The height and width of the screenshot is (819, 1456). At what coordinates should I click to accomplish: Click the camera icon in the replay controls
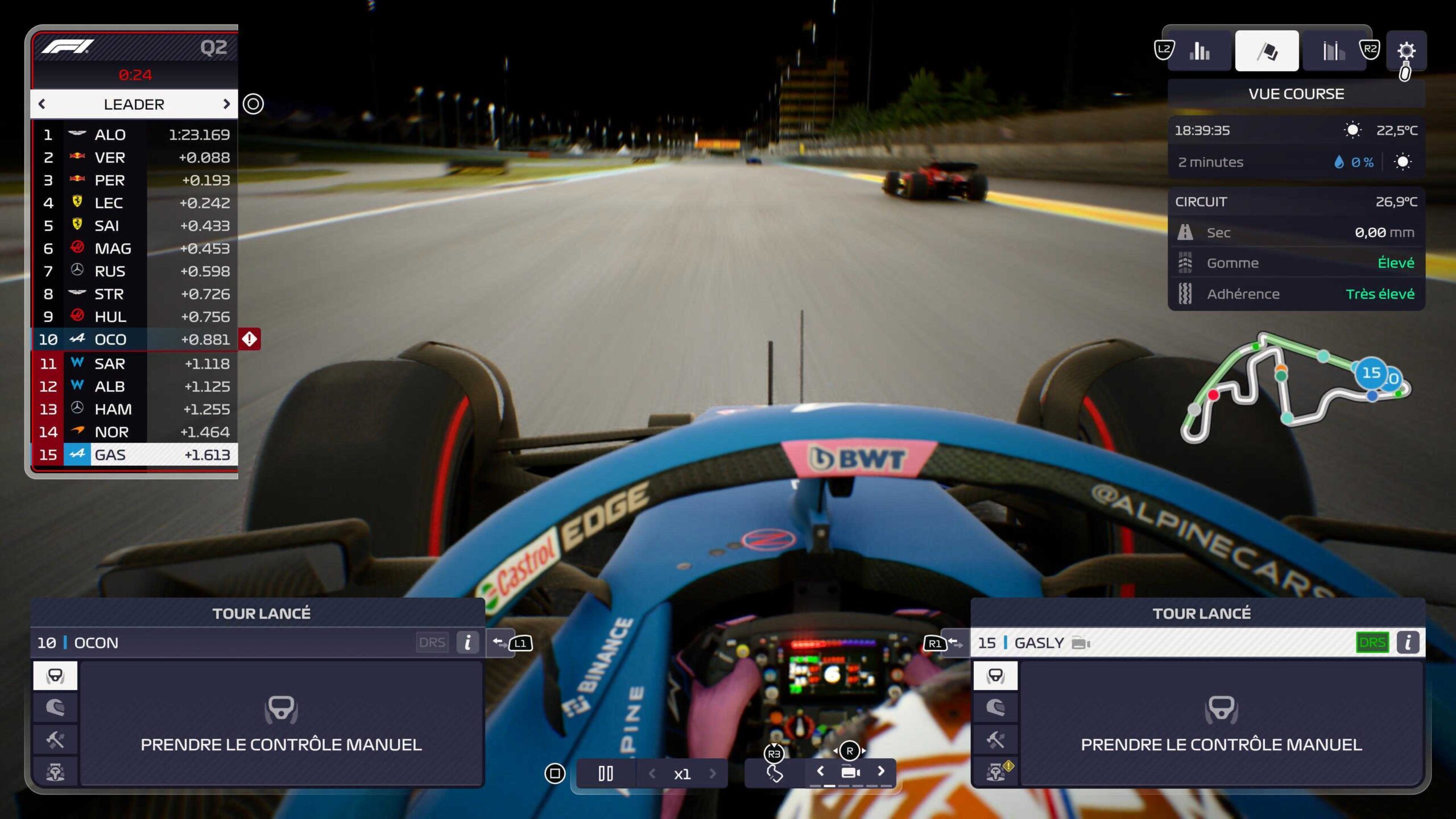coord(851,773)
